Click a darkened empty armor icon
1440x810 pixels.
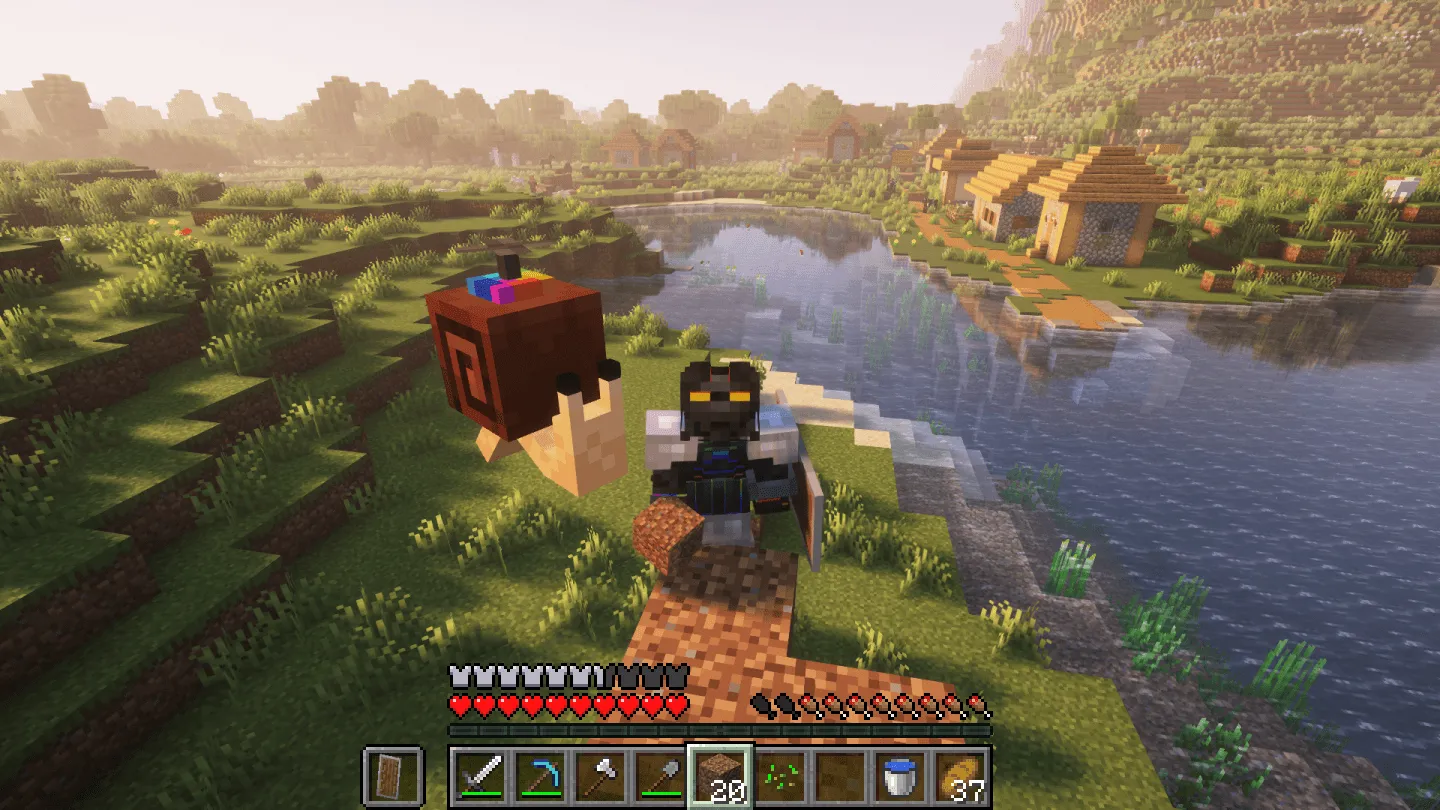point(650,676)
